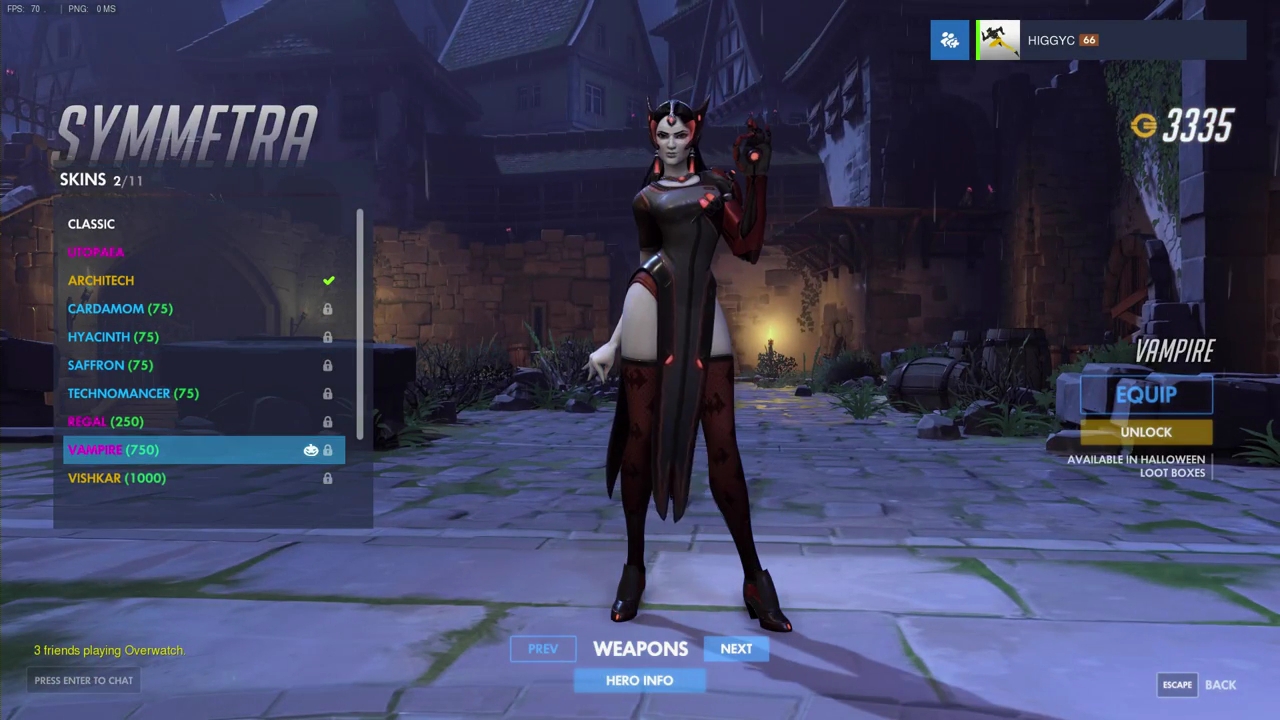Show friends playing Overwatch
This screenshot has height=720, width=1280.
click(110, 651)
